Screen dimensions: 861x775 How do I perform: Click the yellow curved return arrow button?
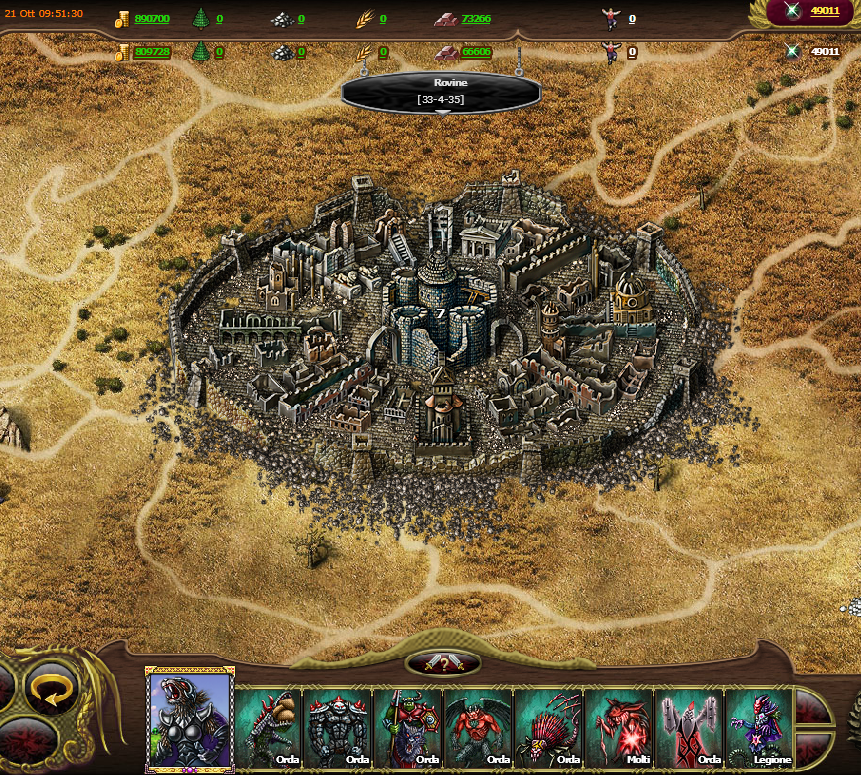point(53,688)
